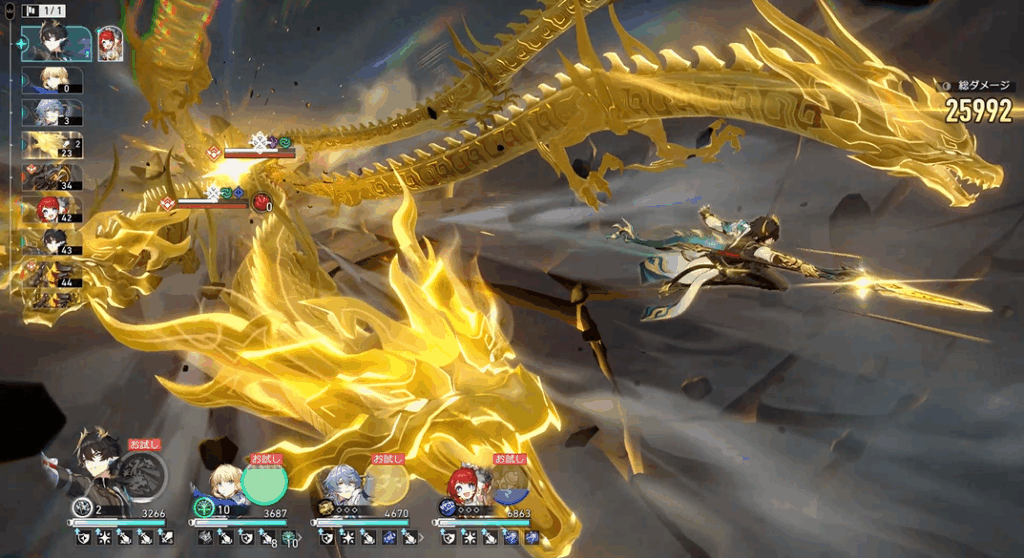Select the blonde character's bottom portrait

coord(226,482)
